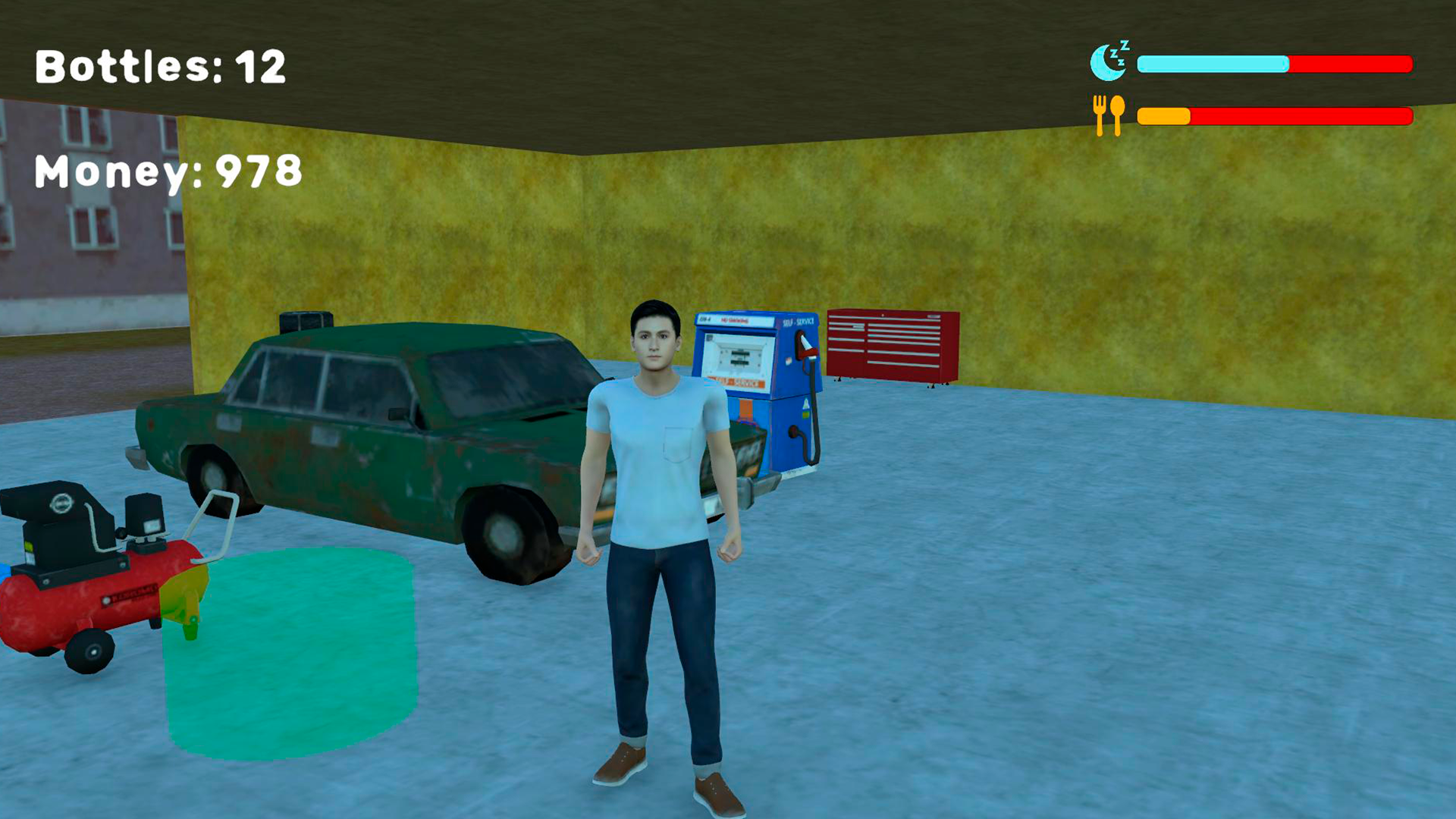Click the orange hunger bar
The height and width of the screenshot is (819, 1456).
point(1164,115)
